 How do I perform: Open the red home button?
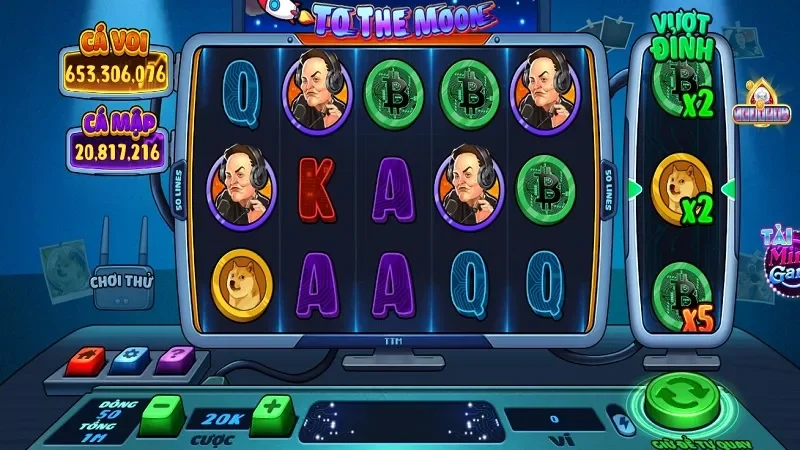click(84, 358)
